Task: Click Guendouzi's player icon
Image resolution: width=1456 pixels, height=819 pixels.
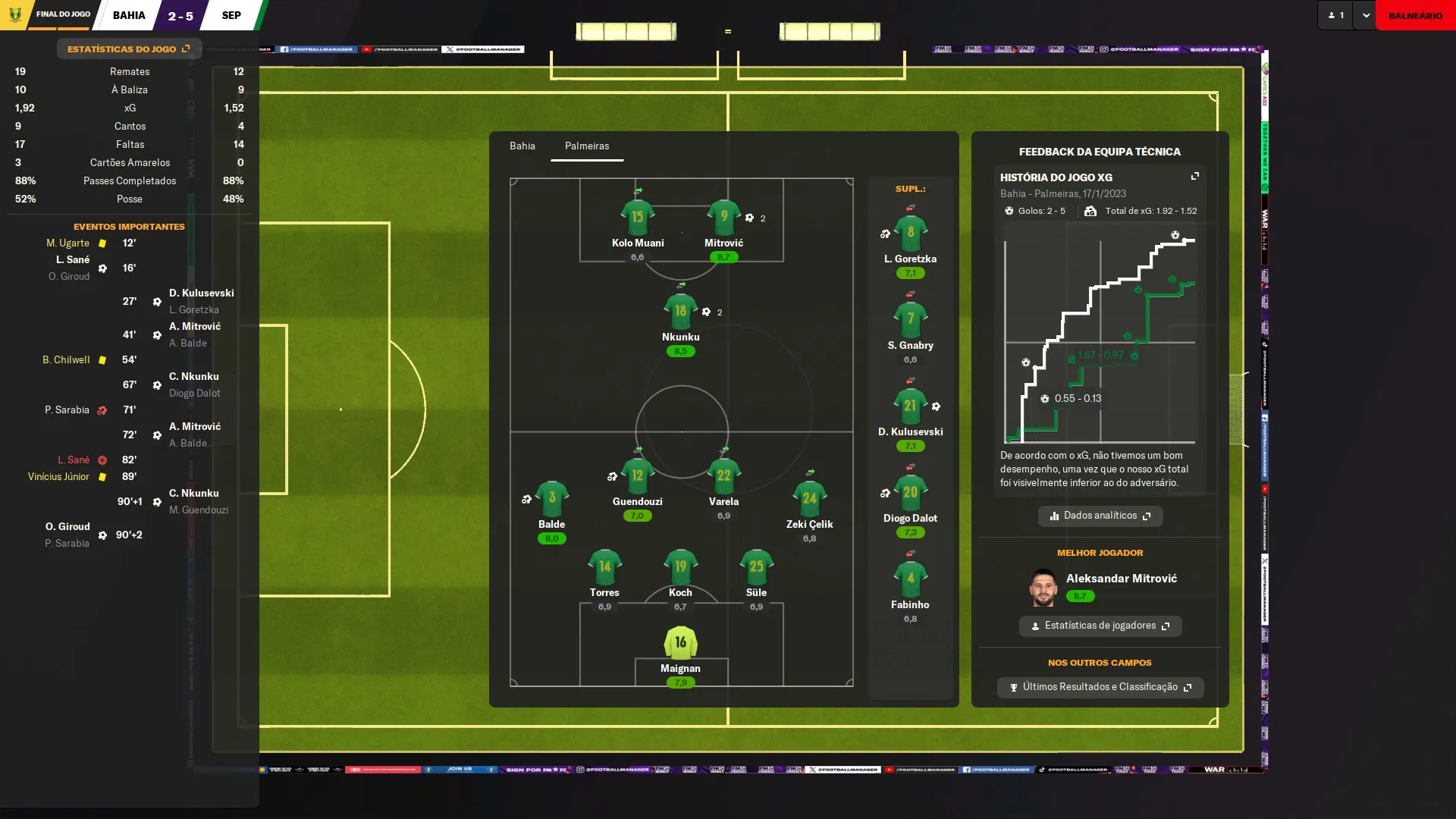Action: (x=637, y=476)
